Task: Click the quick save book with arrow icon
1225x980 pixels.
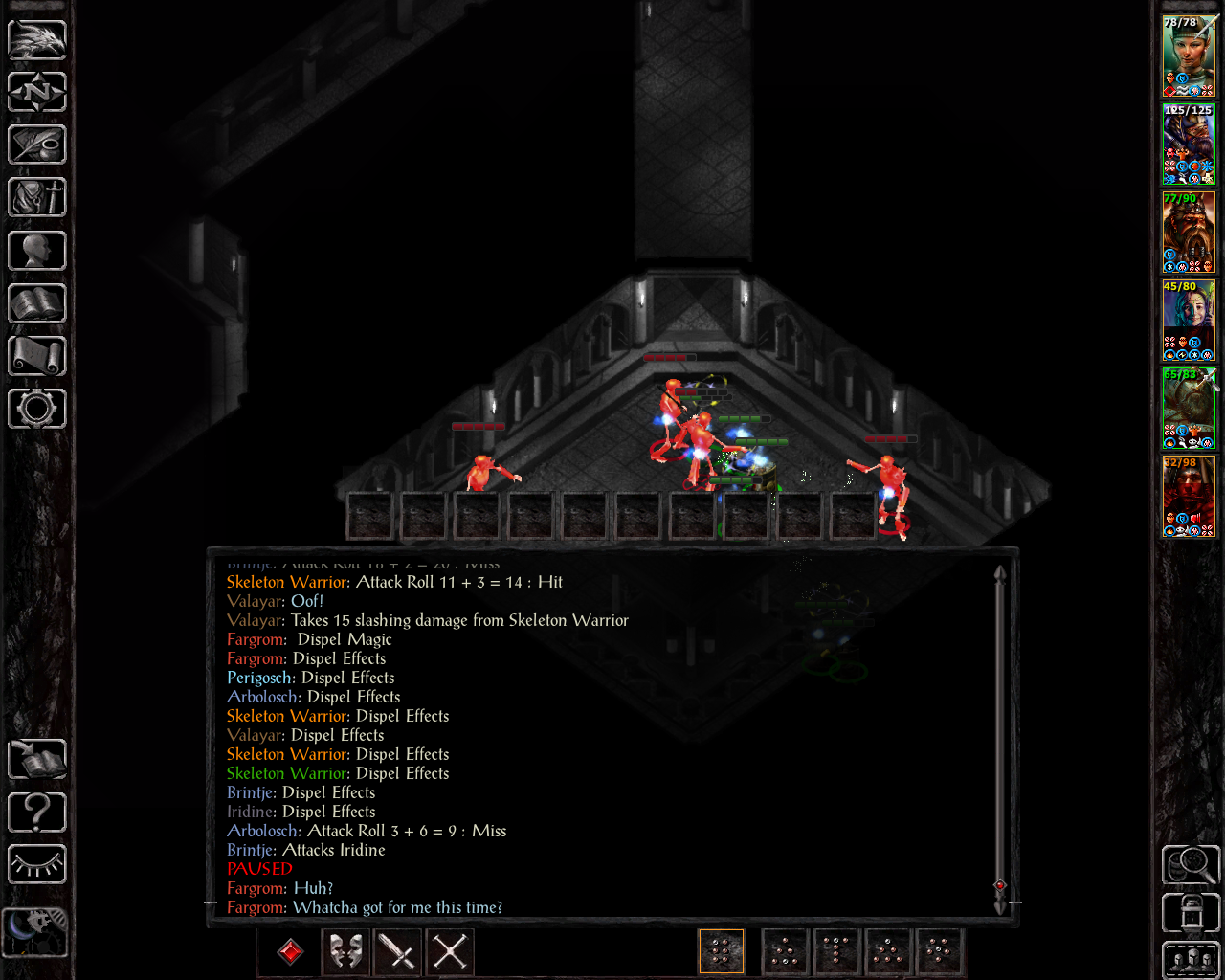Action: click(37, 760)
